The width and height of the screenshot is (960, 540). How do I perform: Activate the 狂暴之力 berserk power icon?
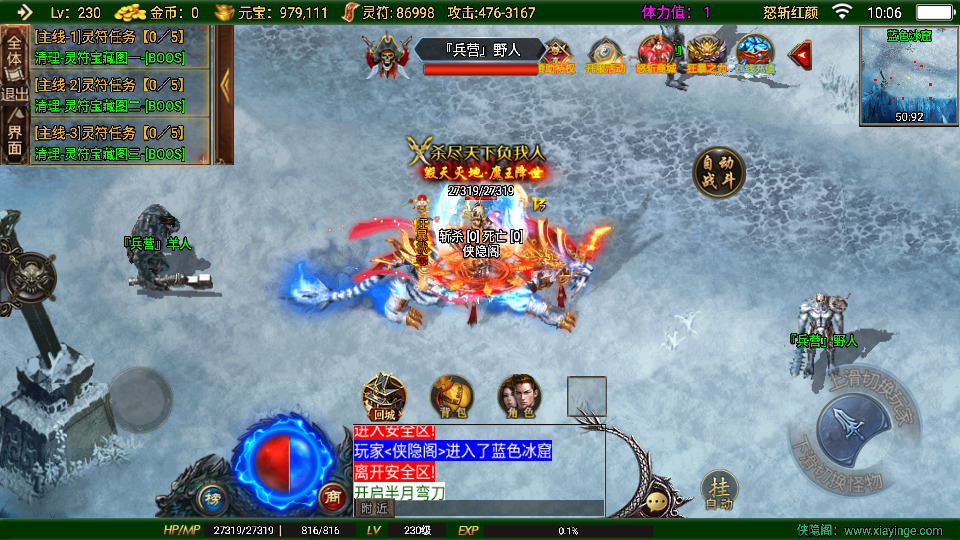(x=706, y=55)
